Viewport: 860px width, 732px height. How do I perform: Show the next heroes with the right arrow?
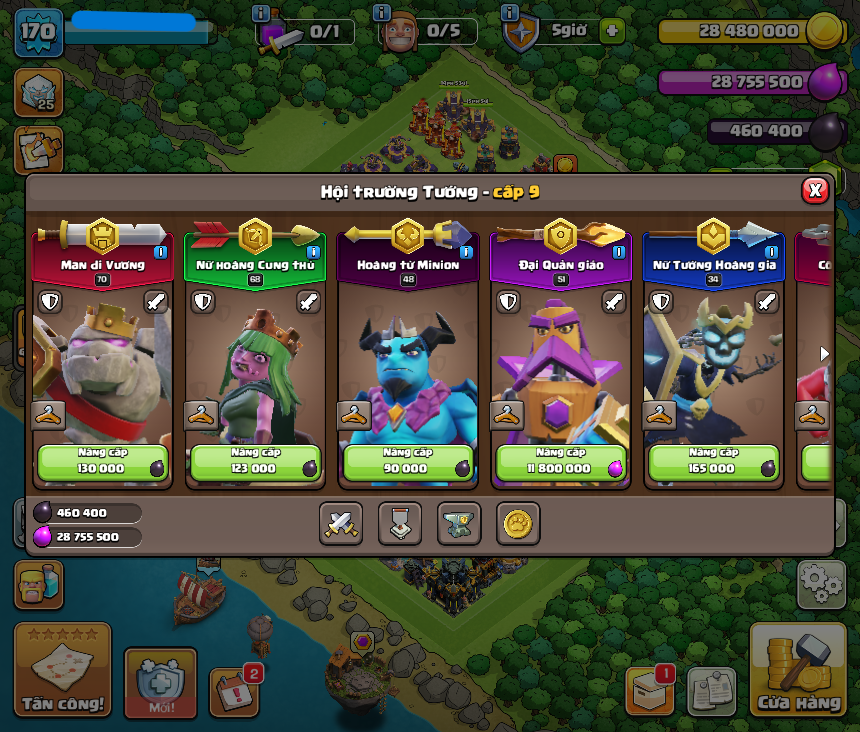click(x=824, y=353)
